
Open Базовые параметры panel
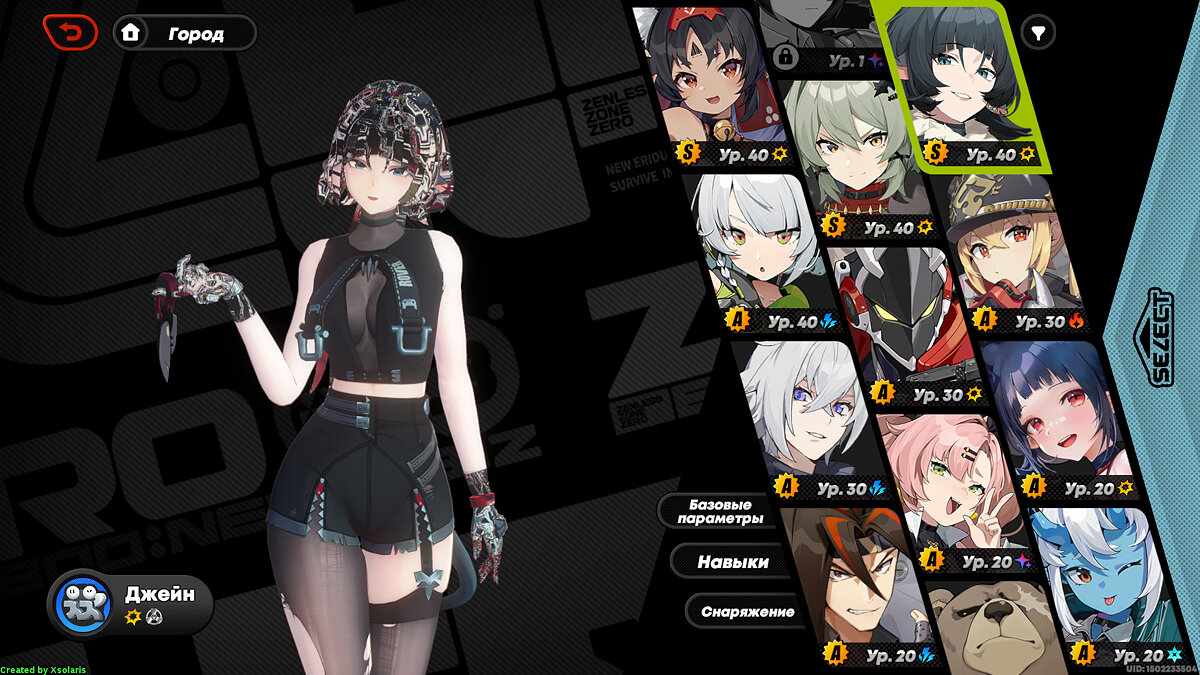pyautogui.click(x=720, y=511)
